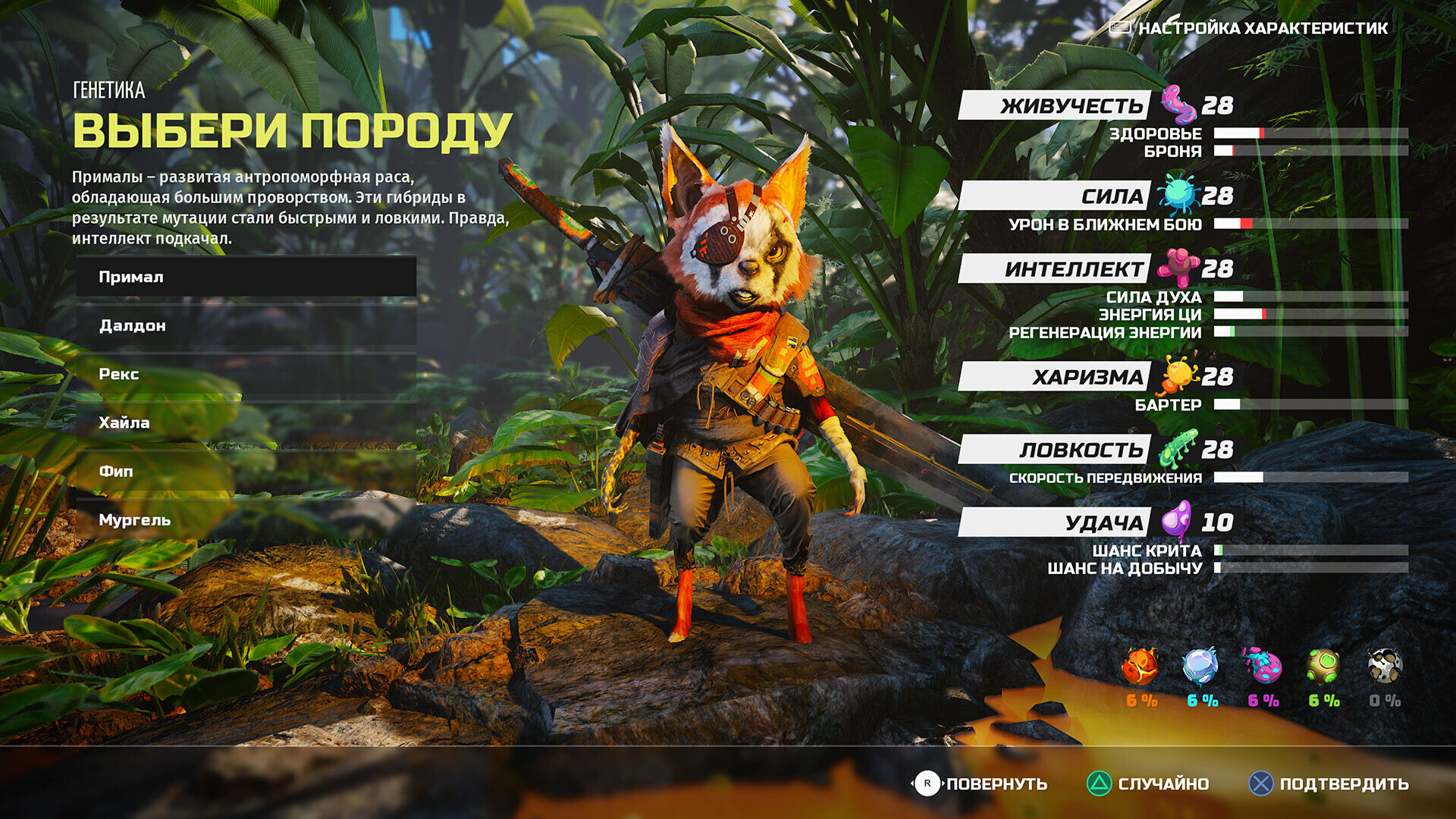
Task: Pick the Рекс breed option
Action: pos(246,374)
